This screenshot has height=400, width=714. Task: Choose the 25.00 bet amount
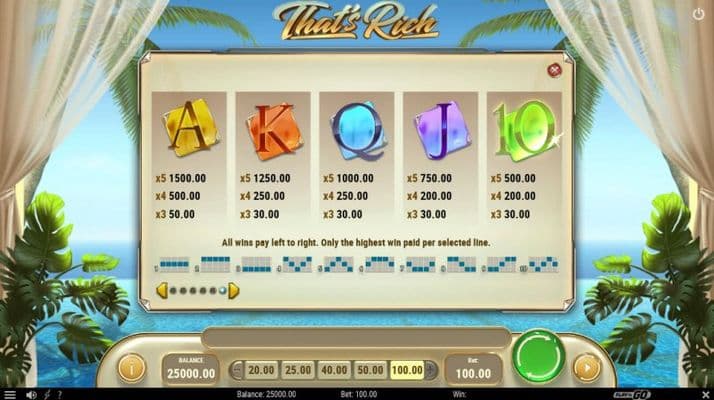pyautogui.click(x=298, y=370)
